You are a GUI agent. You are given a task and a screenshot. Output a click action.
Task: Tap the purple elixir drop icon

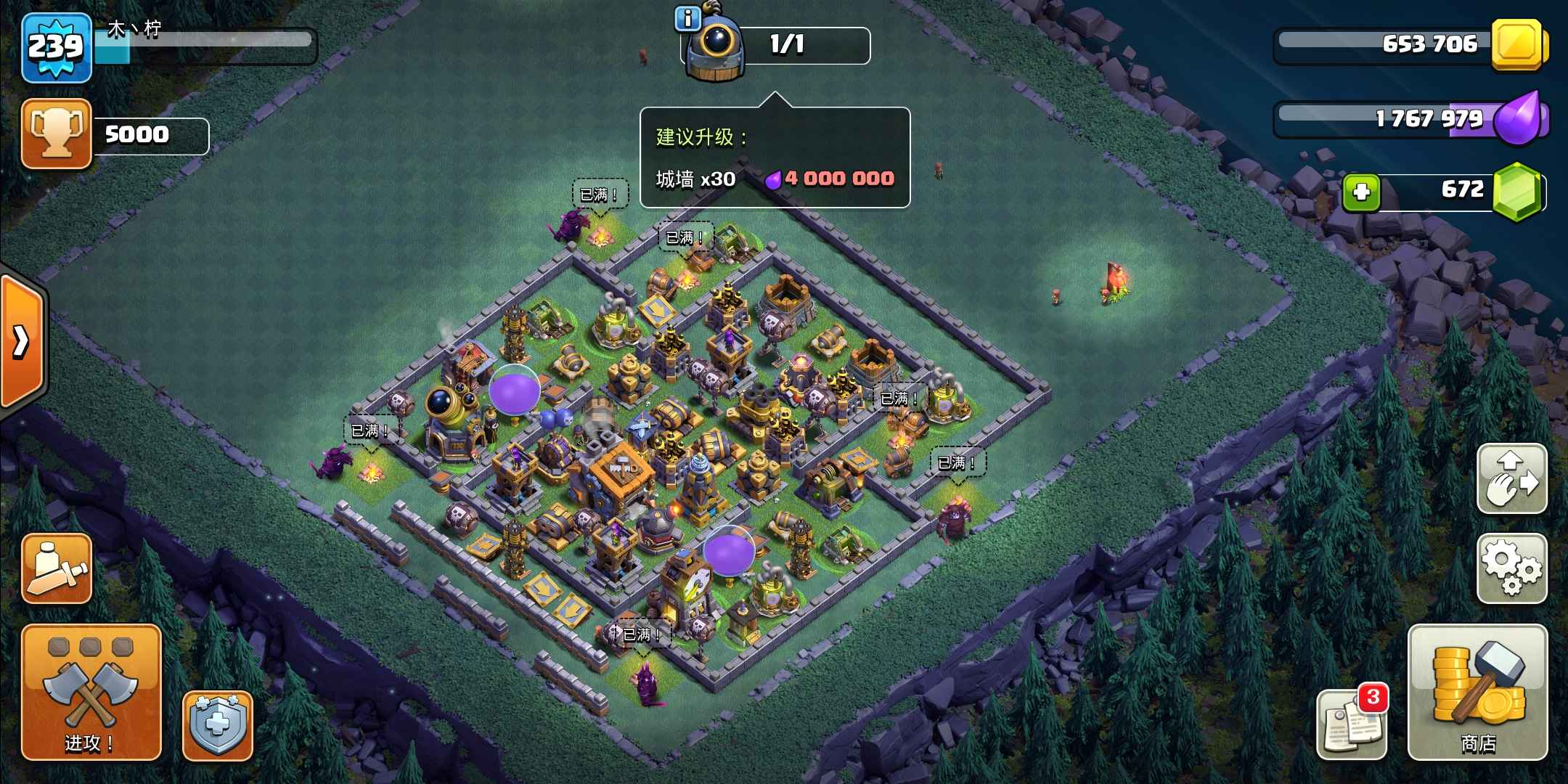tap(1519, 118)
